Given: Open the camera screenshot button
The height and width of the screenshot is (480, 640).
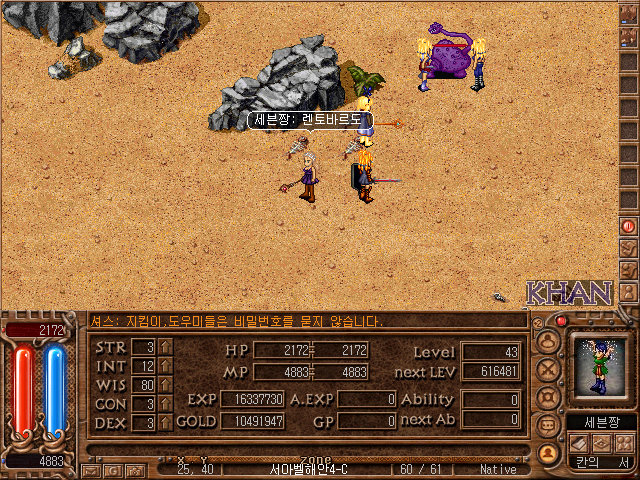Looking at the screenshot, I should [134, 469].
